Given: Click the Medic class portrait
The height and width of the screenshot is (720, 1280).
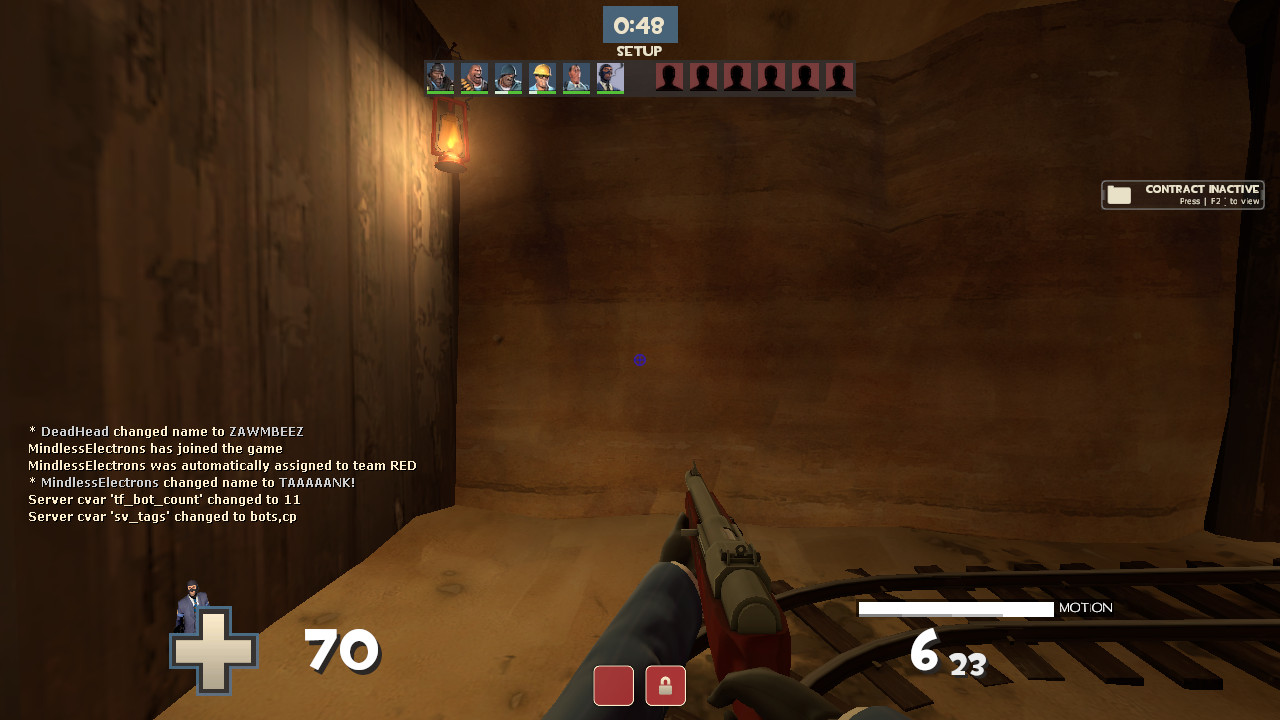Looking at the screenshot, I should (x=576, y=78).
